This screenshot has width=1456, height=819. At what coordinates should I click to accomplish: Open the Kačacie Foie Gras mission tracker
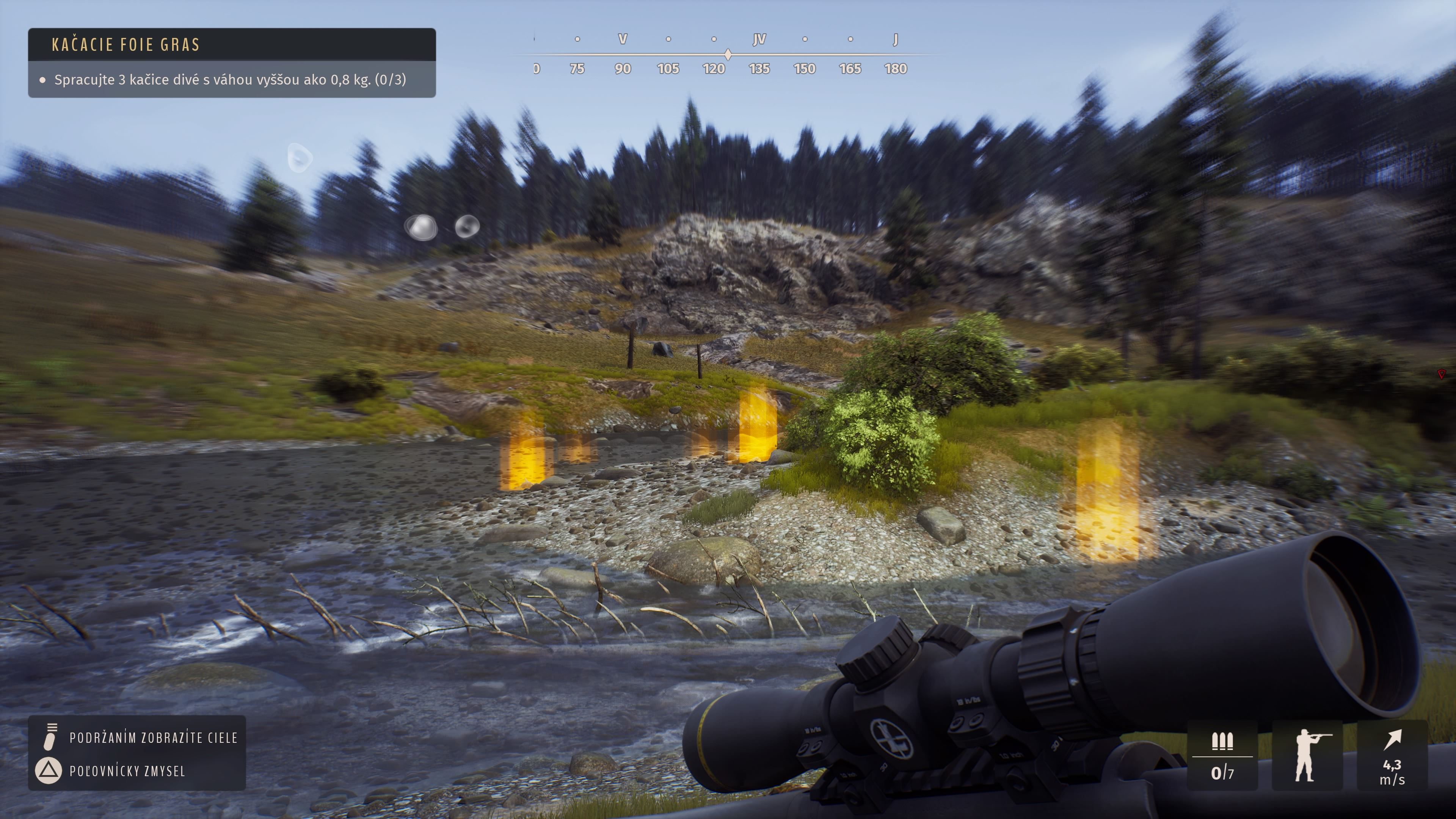[126, 45]
